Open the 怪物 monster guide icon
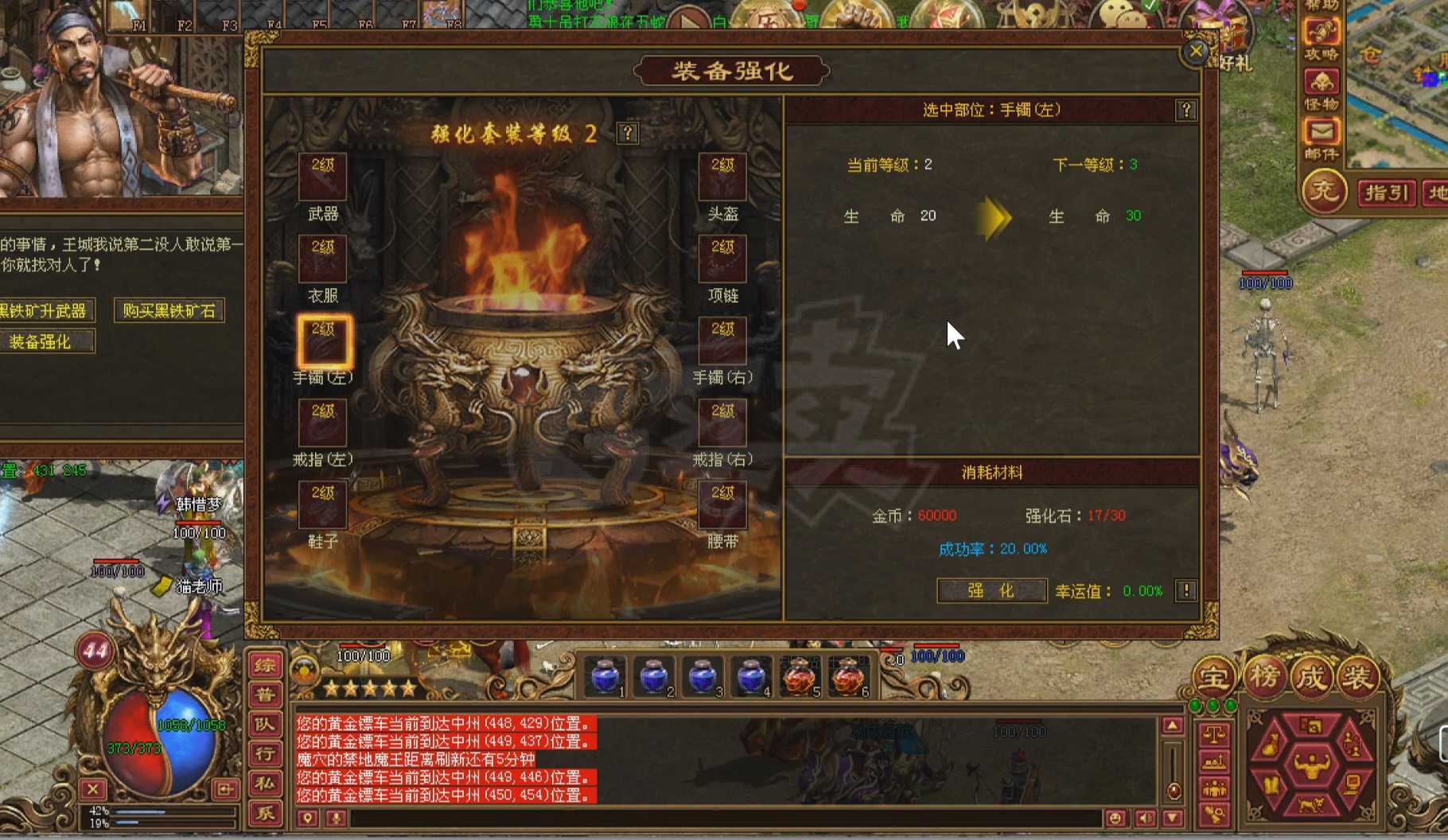This screenshot has width=1448, height=840. coord(1321,81)
